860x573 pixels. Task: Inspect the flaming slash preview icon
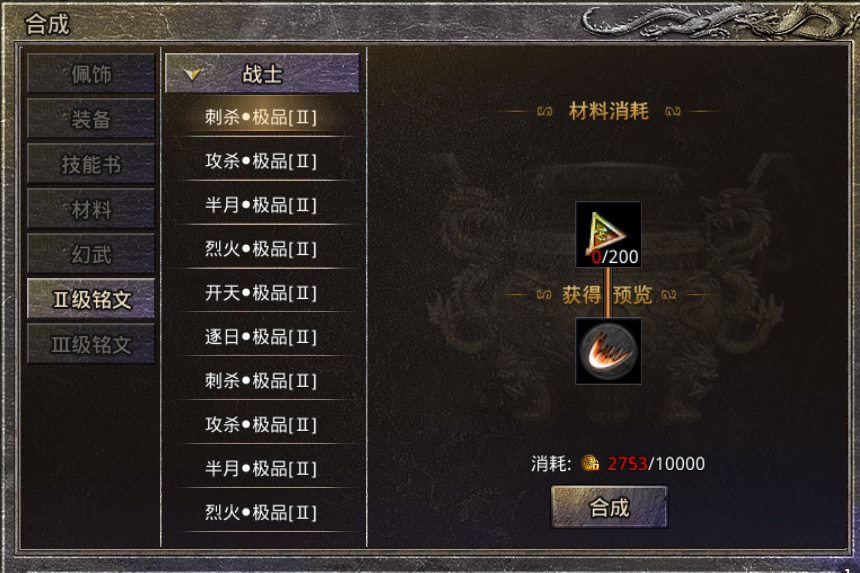[608, 351]
